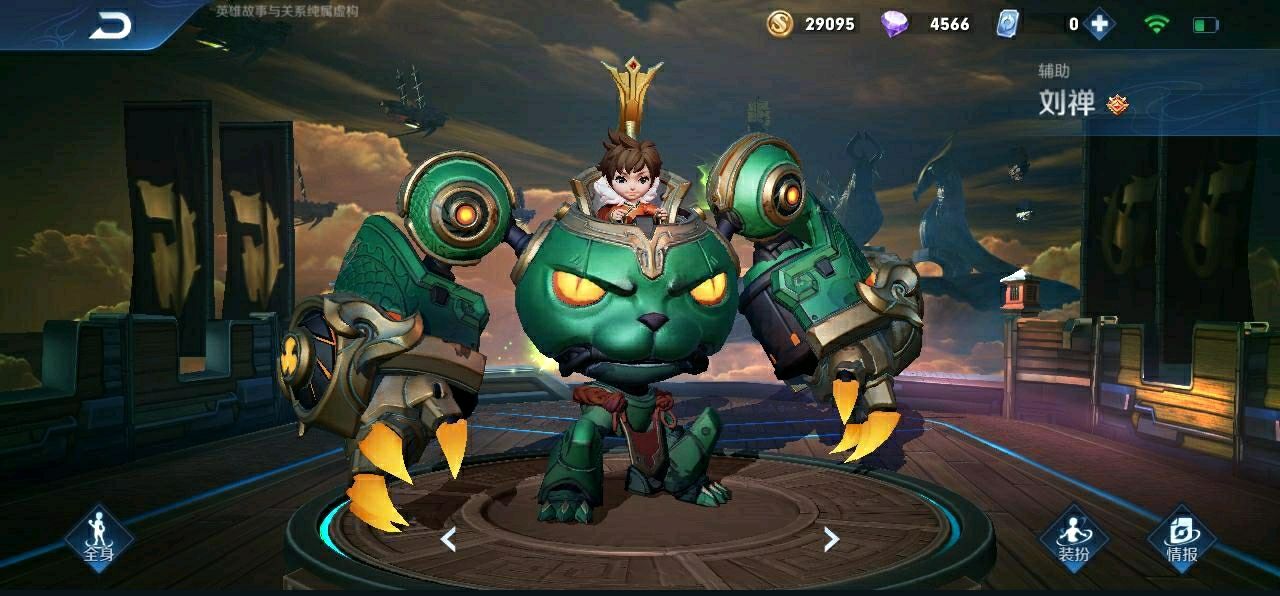The width and height of the screenshot is (1280, 596).
Task: Show the previous hero with the left arrow
Action: [449, 540]
